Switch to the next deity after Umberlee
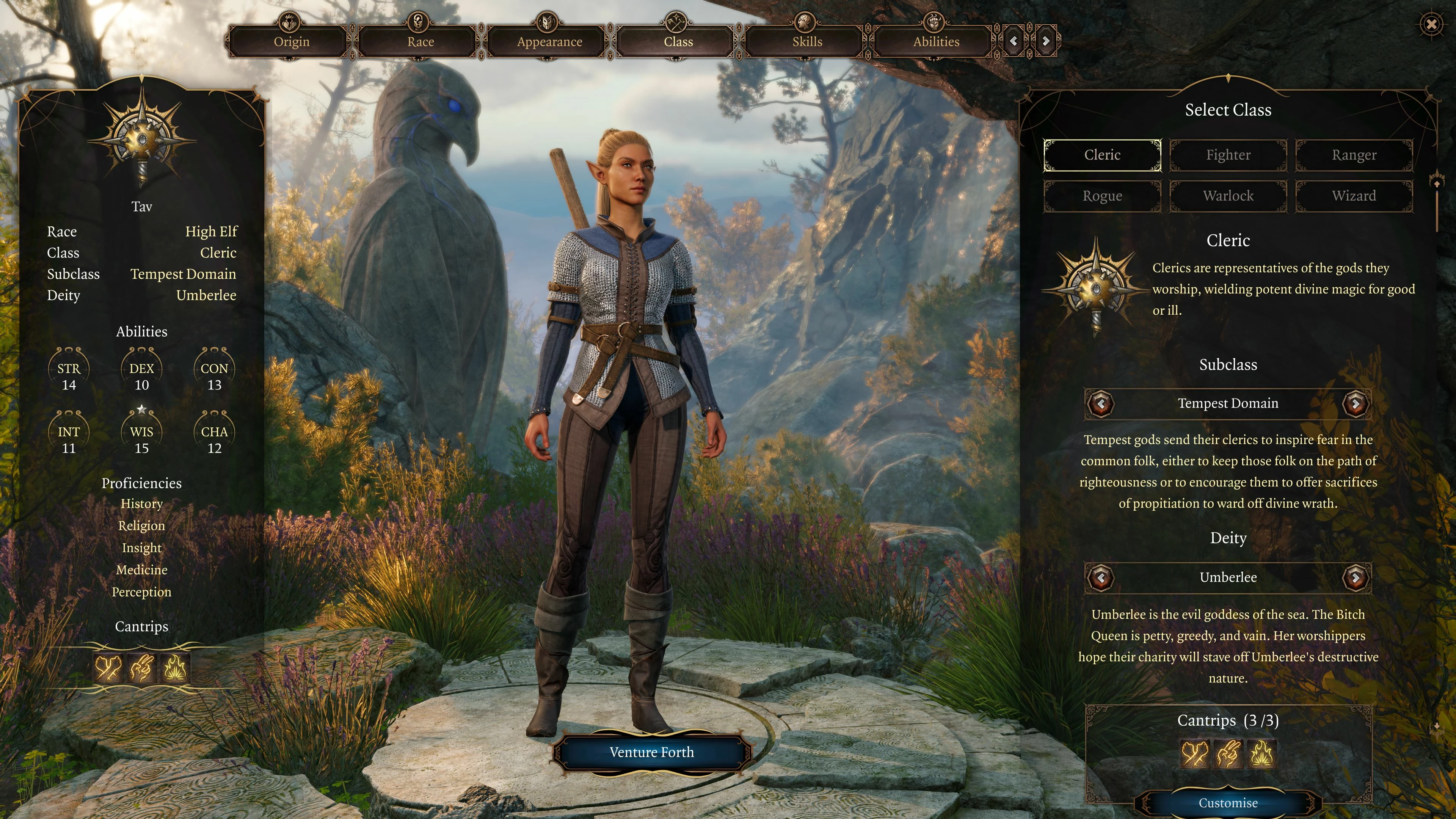The width and height of the screenshot is (1456, 819). tap(1356, 577)
